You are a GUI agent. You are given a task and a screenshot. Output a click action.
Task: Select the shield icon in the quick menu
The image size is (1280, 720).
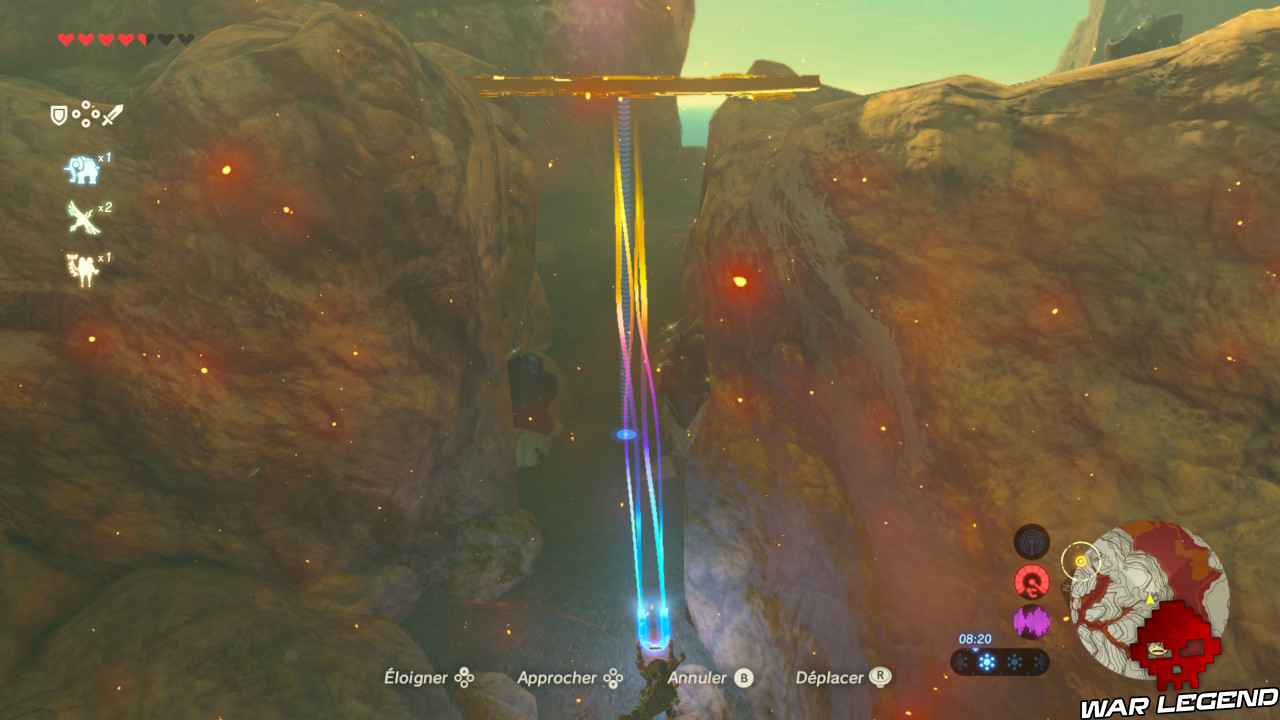tap(58, 115)
